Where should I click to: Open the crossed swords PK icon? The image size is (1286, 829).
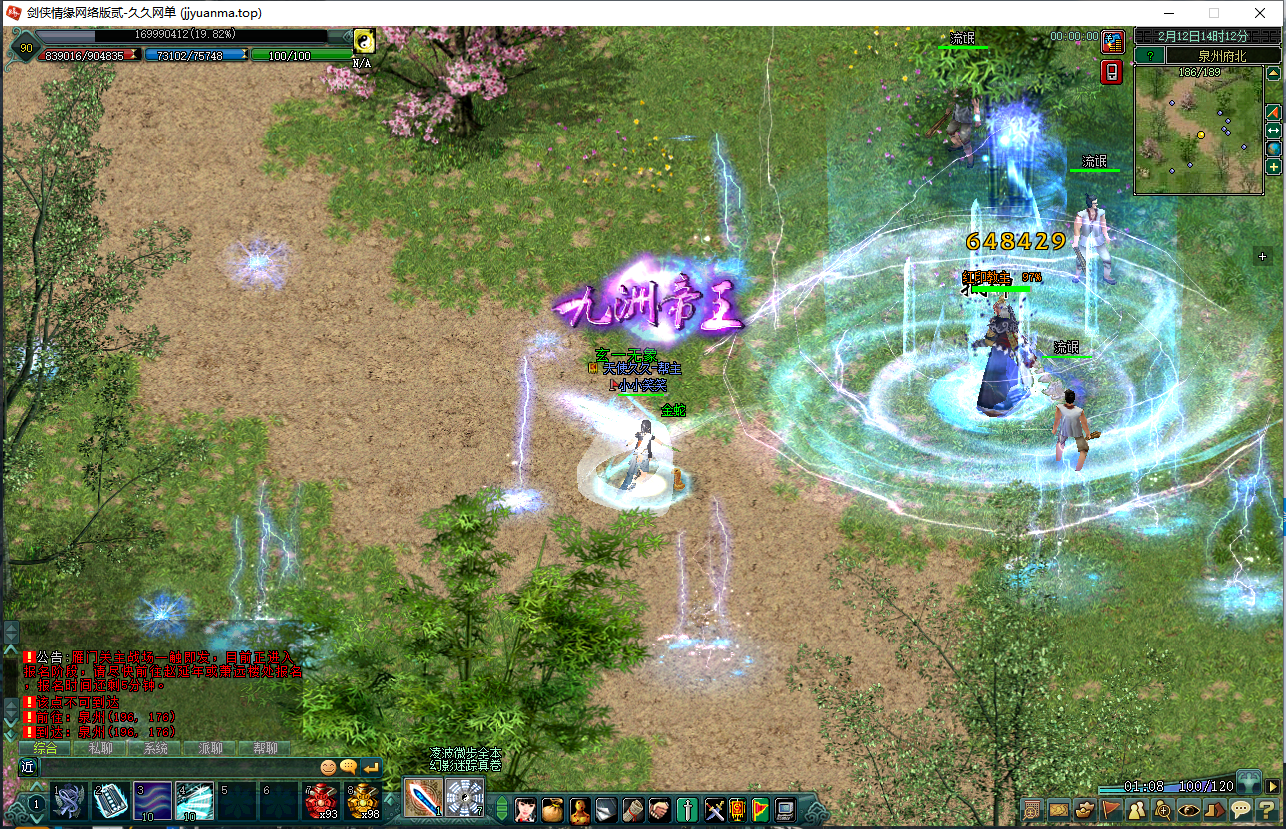coord(714,809)
